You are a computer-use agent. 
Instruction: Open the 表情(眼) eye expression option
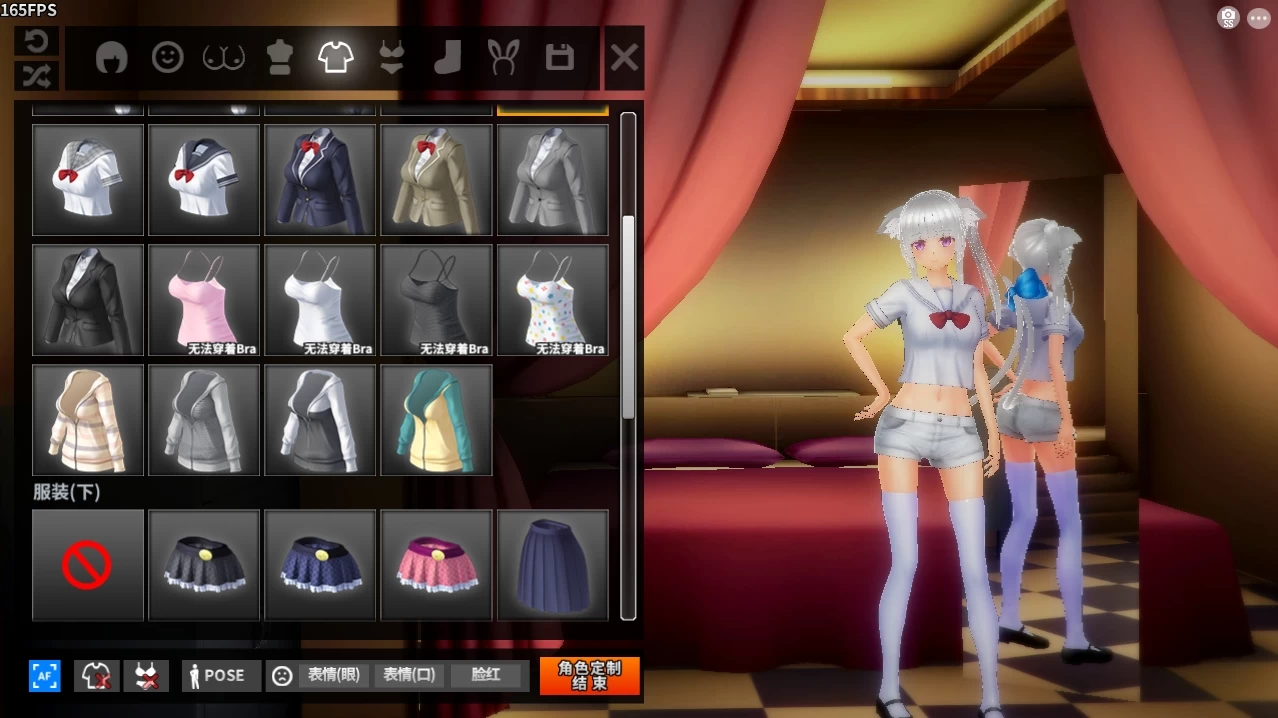[x=334, y=676]
